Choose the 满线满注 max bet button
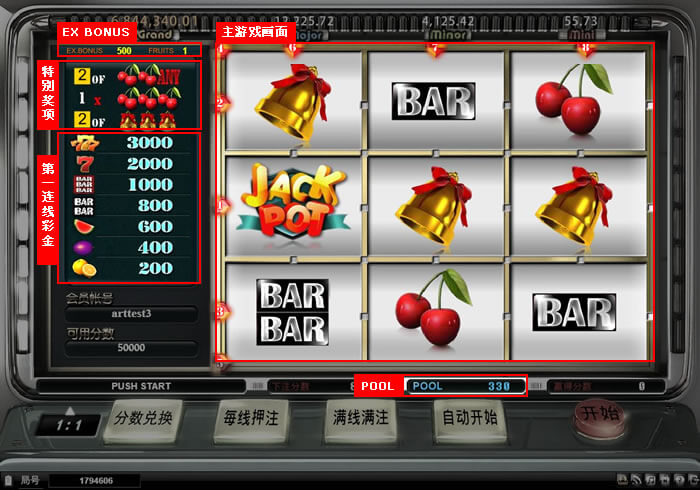Image resolution: width=700 pixels, height=490 pixels. 362,419
